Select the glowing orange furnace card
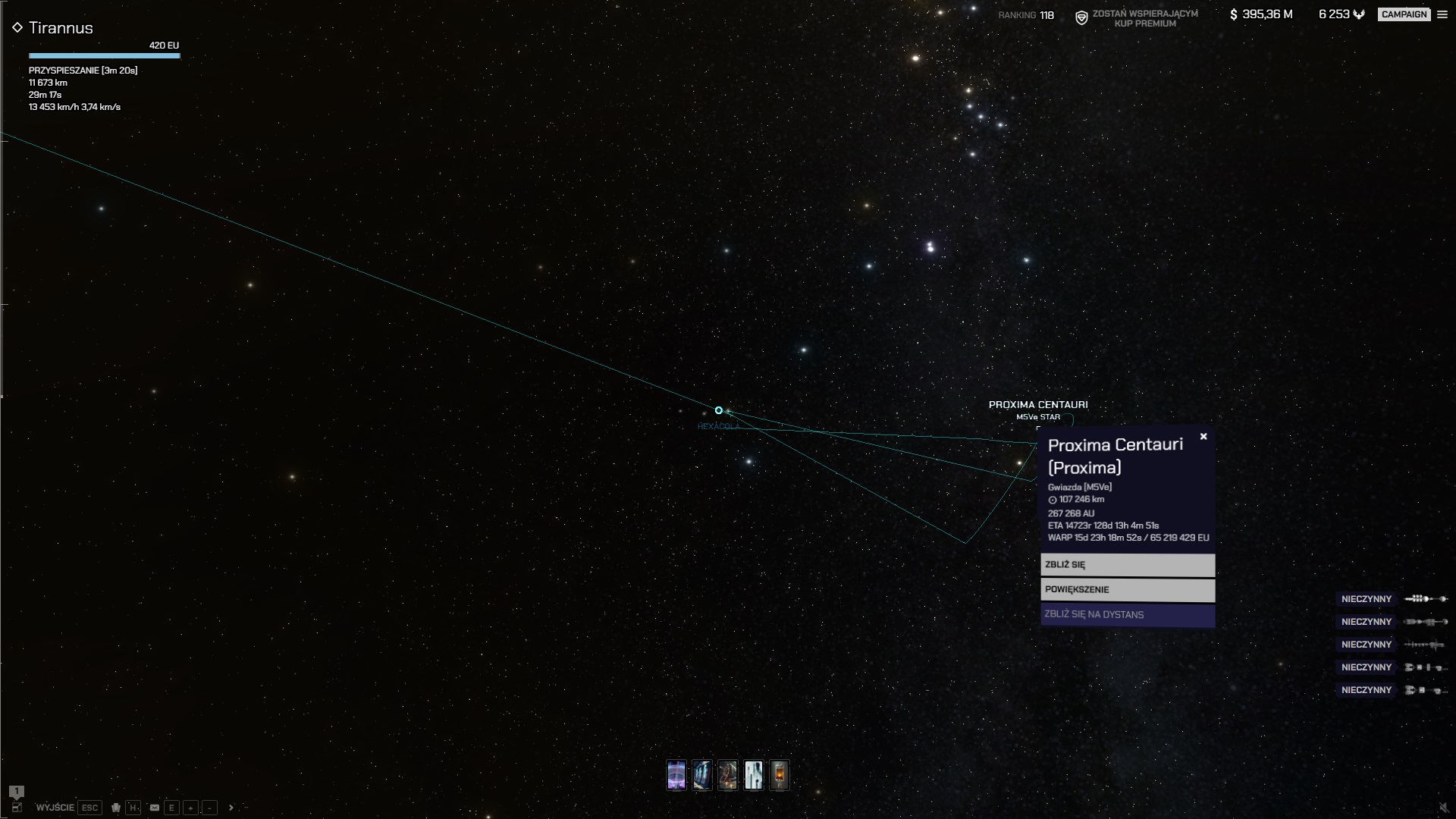This screenshot has height=819, width=1456. point(780,776)
